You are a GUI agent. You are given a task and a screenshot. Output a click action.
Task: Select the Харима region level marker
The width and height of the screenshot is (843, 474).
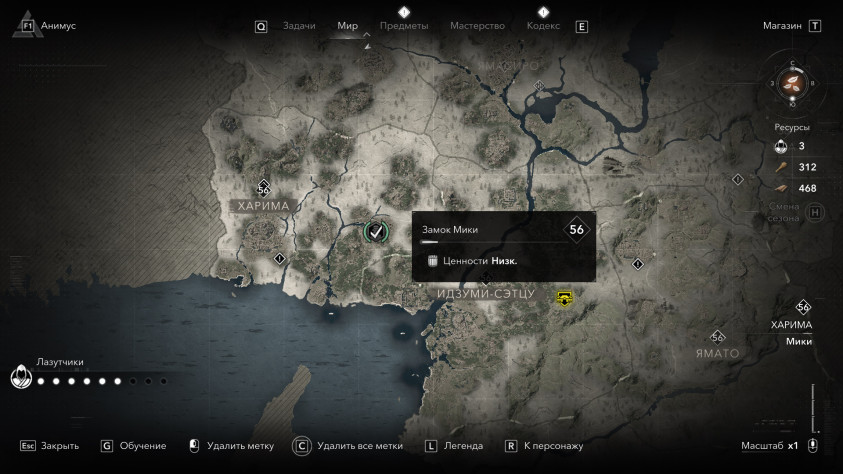[264, 187]
